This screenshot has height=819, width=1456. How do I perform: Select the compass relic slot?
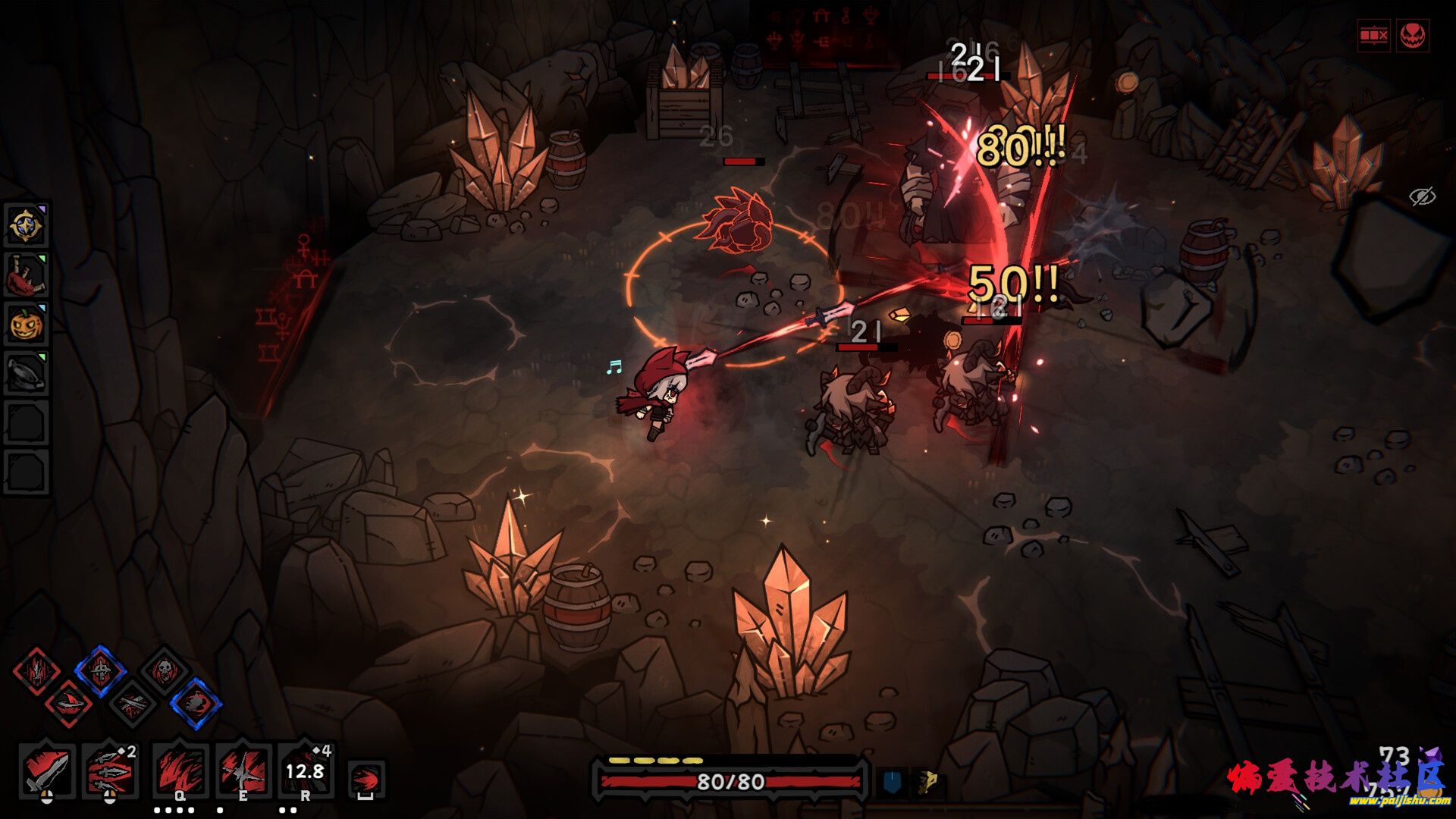click(x=27, y=226)
